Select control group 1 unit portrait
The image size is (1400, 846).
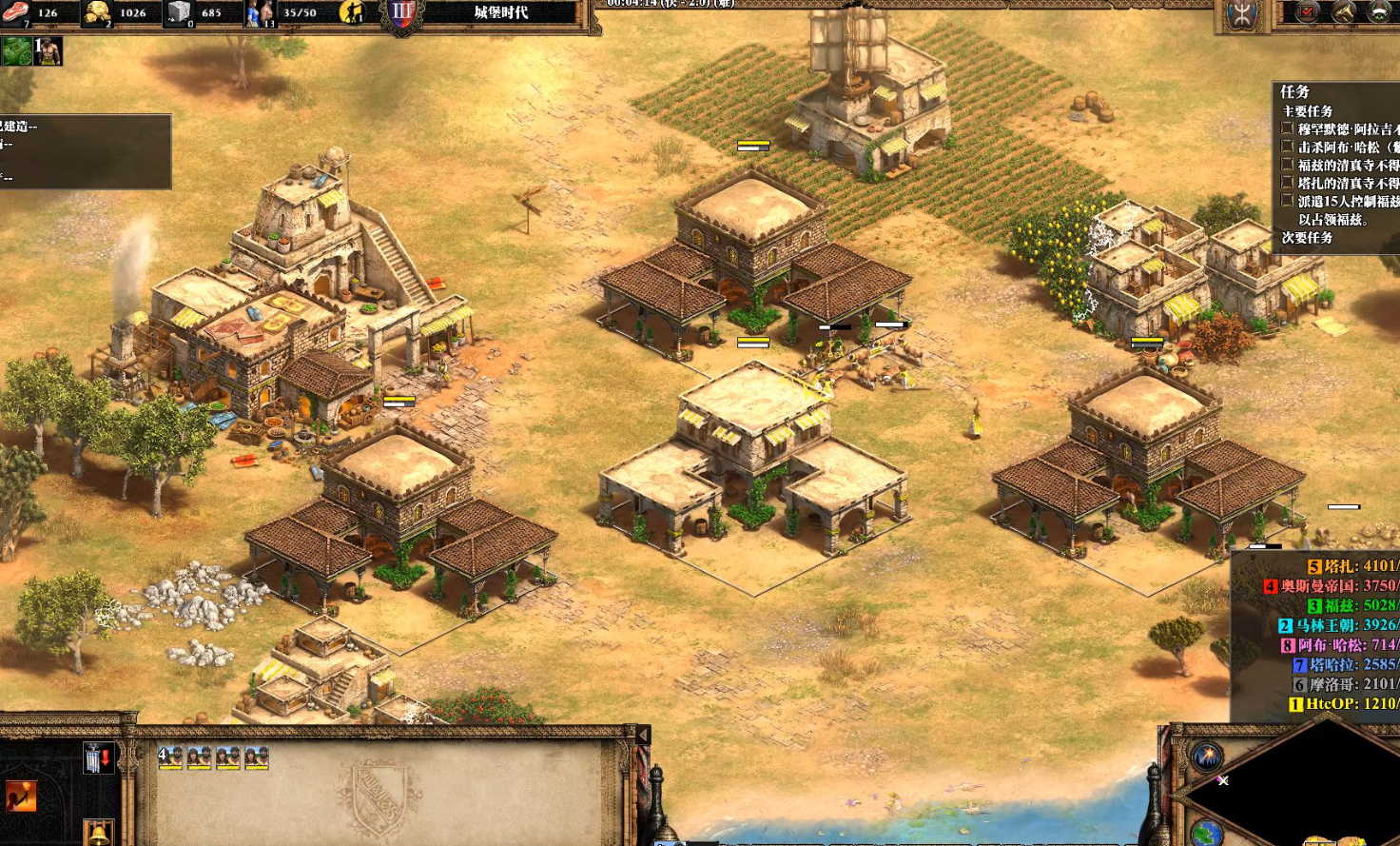(x=48, y=51)
